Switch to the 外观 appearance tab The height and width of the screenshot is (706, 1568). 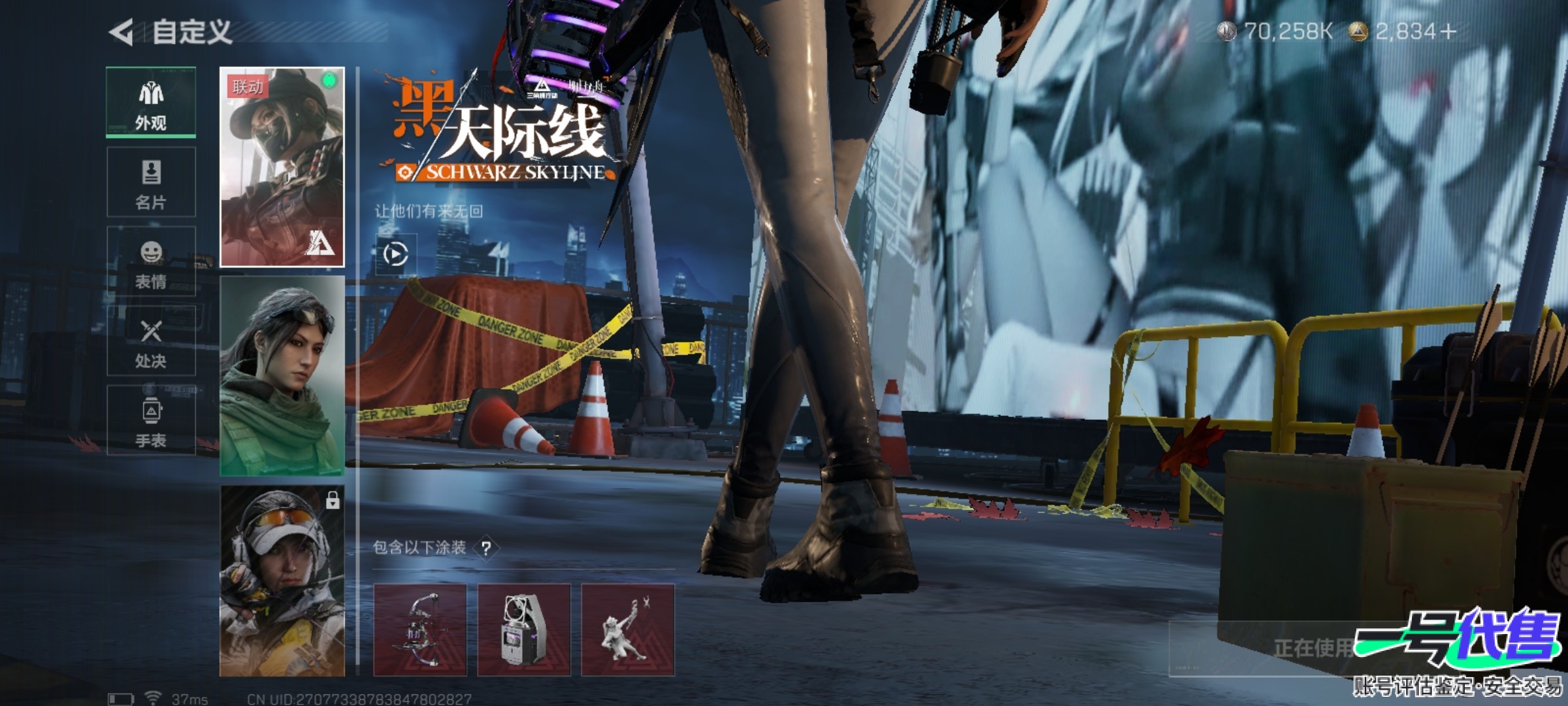tap(151, 103)
